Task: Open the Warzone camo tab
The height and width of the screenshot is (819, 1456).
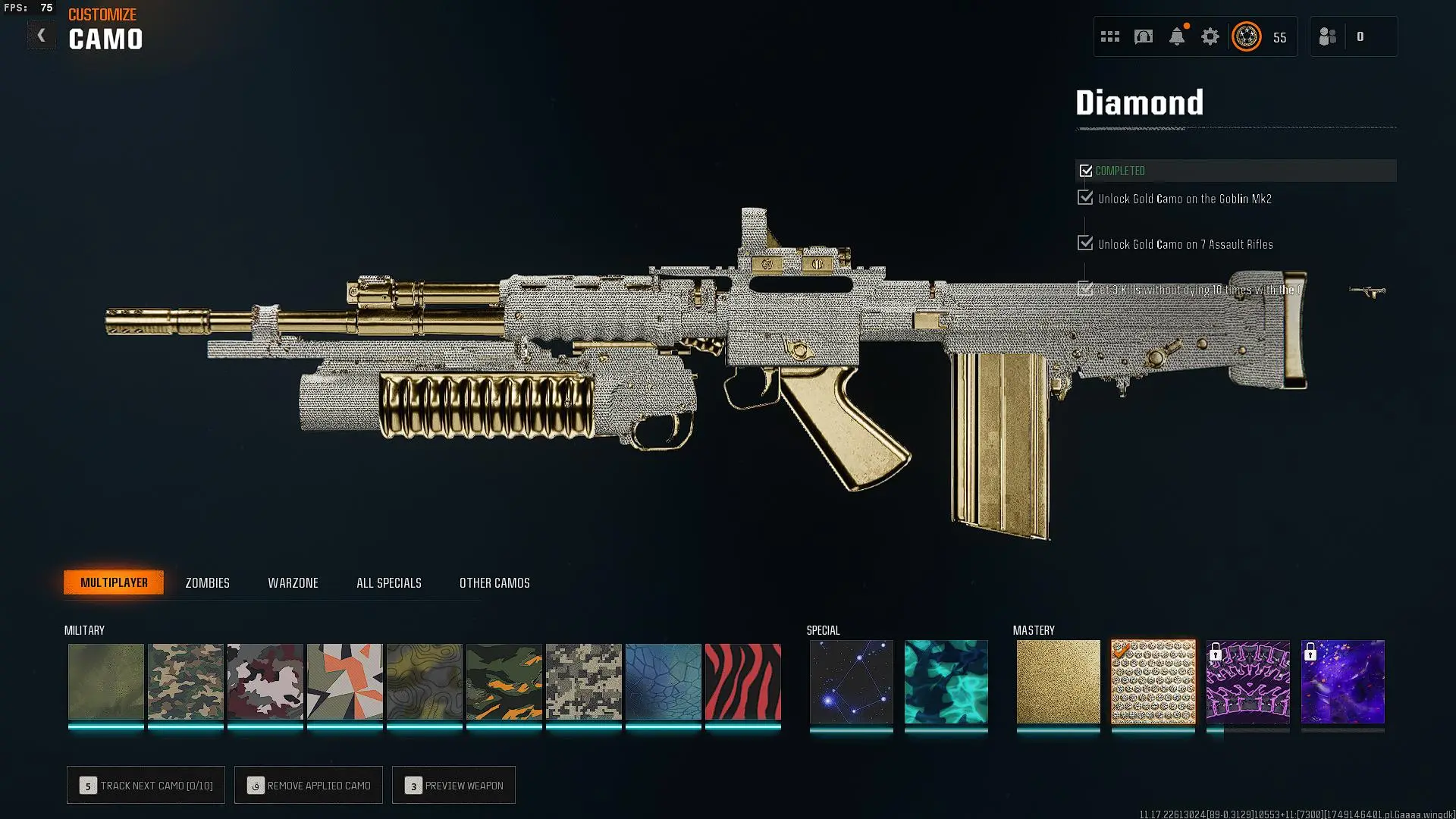Action: [293, 583]
